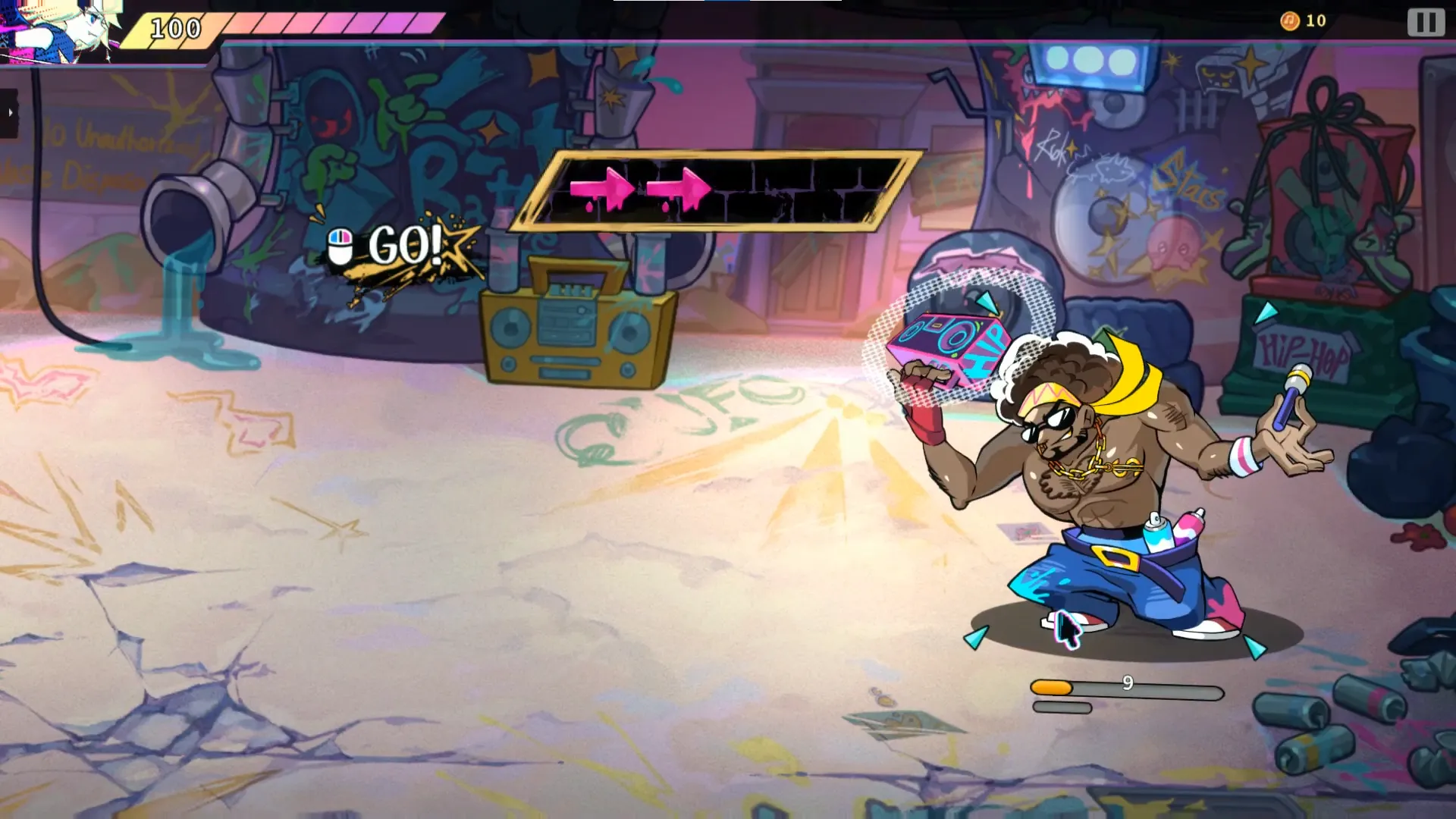The image size is (1456, 819).
Task: Expand the side panel arrow tab
Action: point(9,113)
